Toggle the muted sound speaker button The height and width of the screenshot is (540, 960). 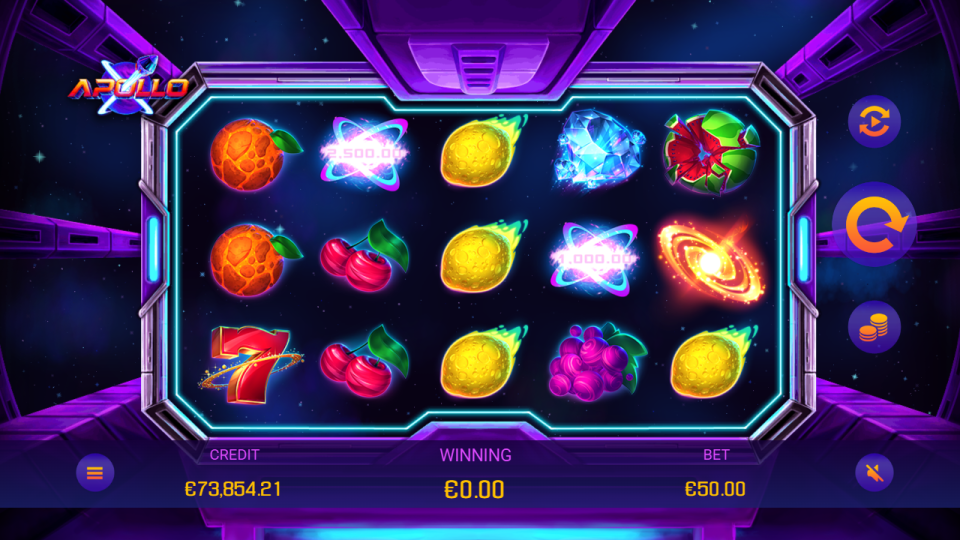point(874,472)
